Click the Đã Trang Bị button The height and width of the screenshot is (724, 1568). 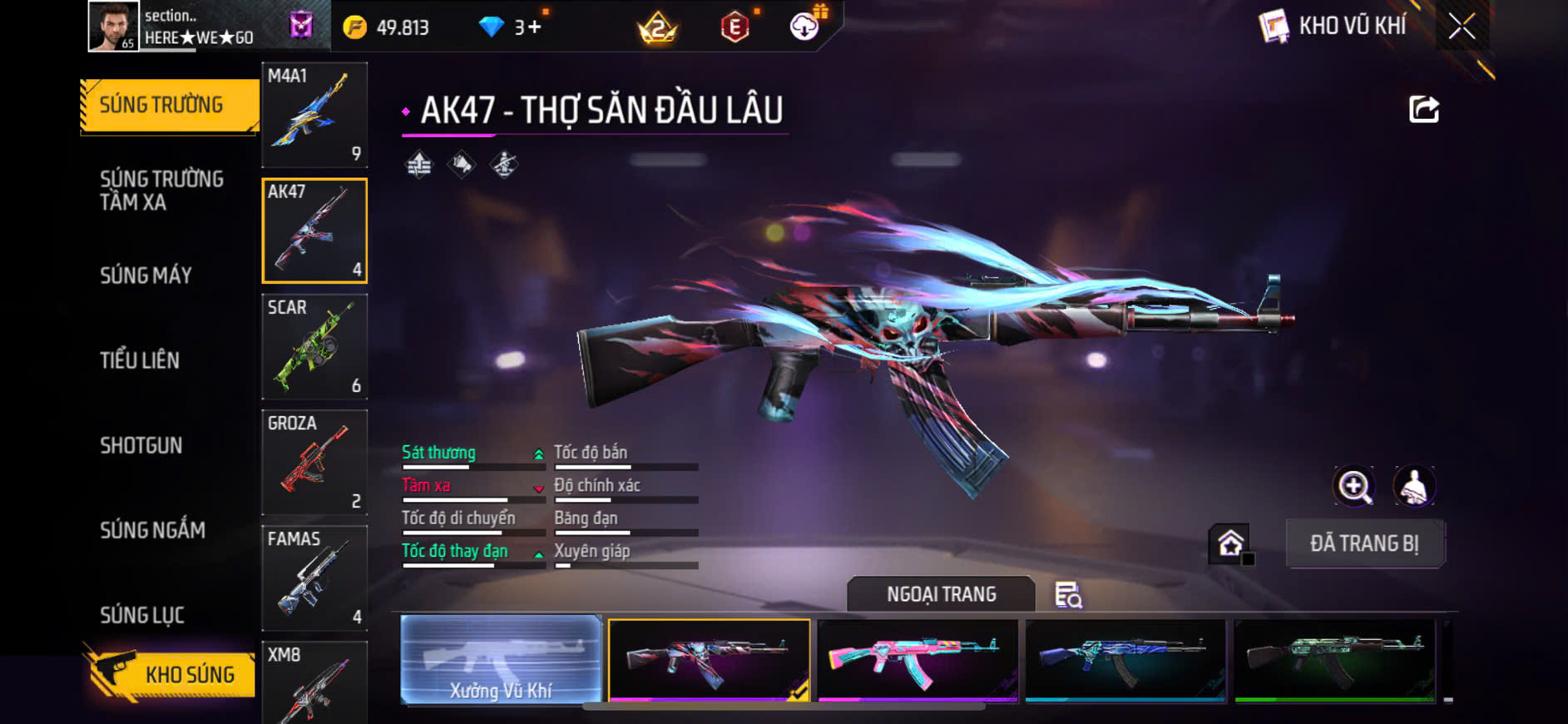click(1364, 543)
